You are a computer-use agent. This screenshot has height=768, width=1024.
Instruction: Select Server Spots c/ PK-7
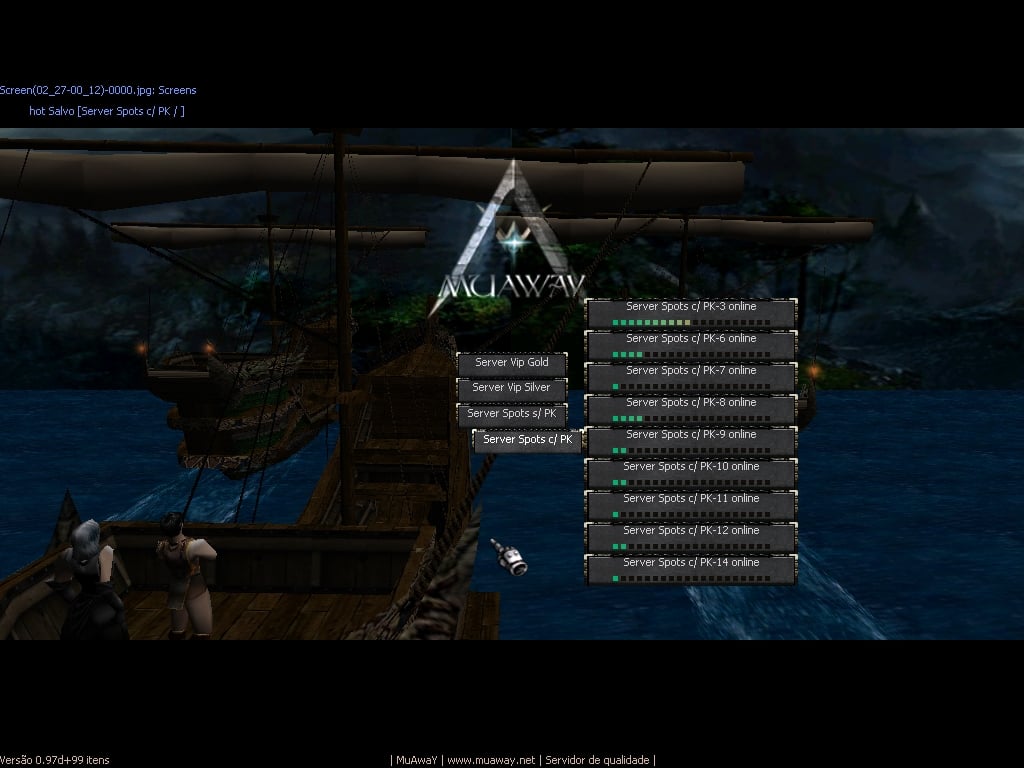pyautogui.click(x=691, y=377)
